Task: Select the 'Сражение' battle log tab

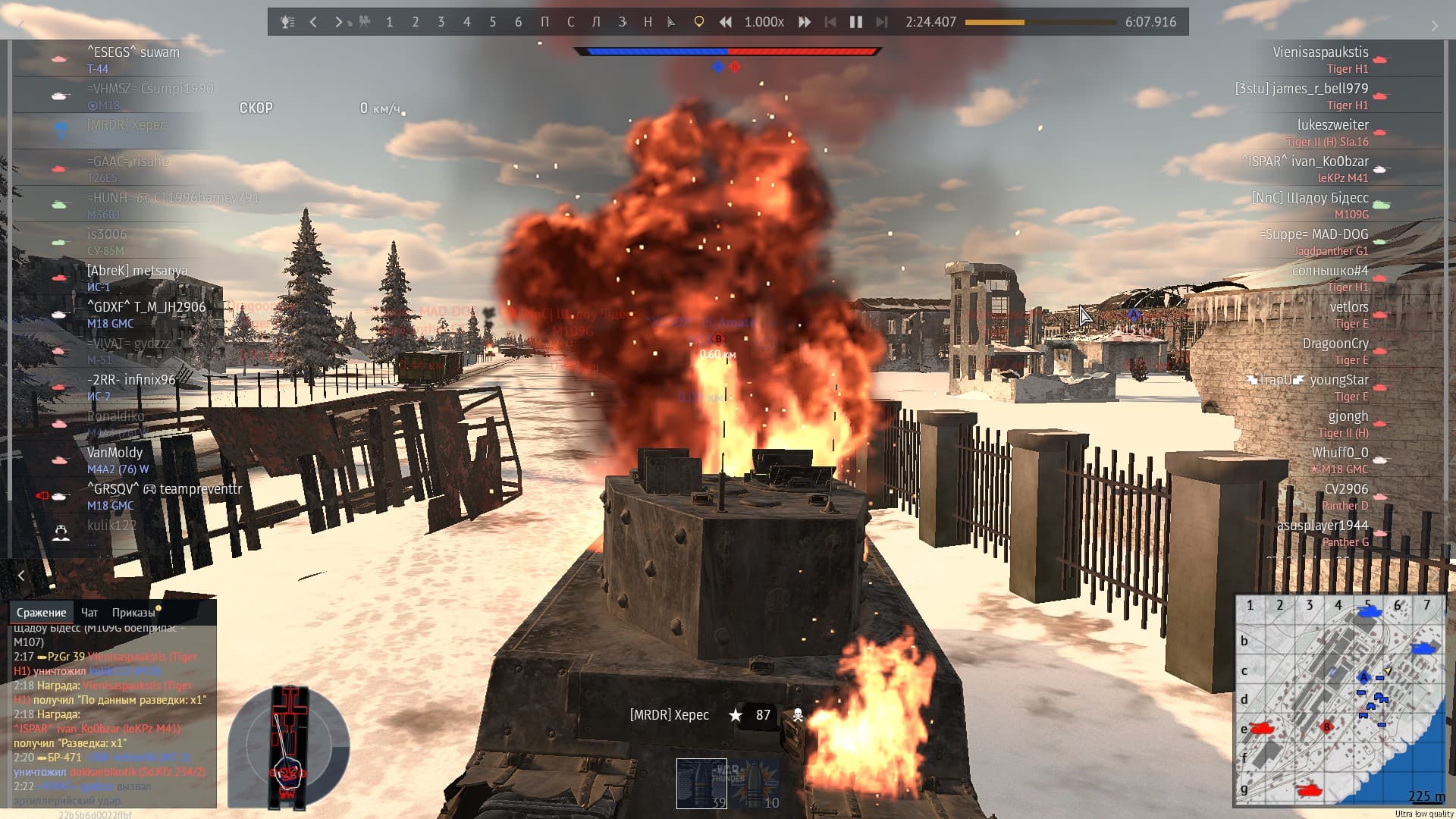Action: click(42, 612)
